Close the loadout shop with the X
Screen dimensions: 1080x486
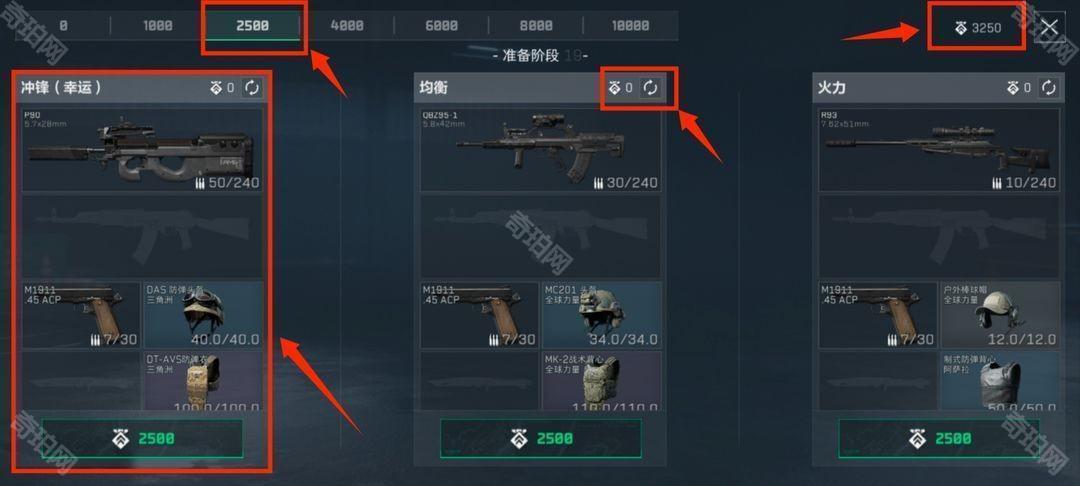pos(1049,28)
